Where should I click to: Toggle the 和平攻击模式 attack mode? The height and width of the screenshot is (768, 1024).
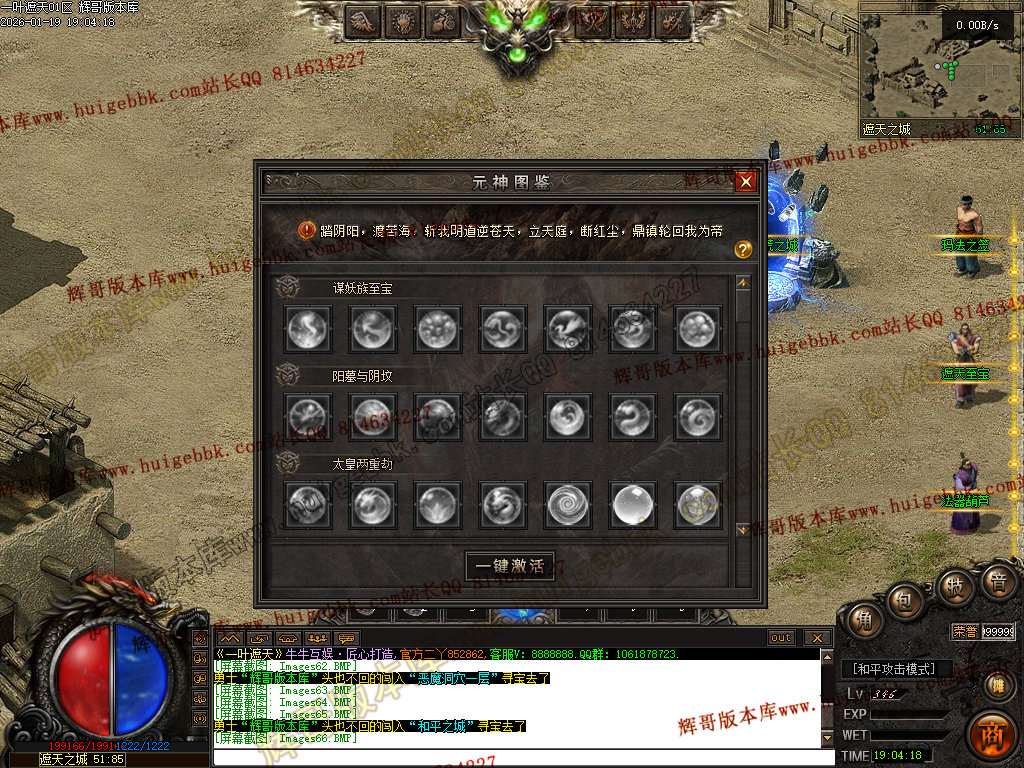pyautogui.click(x=895, y=669)
